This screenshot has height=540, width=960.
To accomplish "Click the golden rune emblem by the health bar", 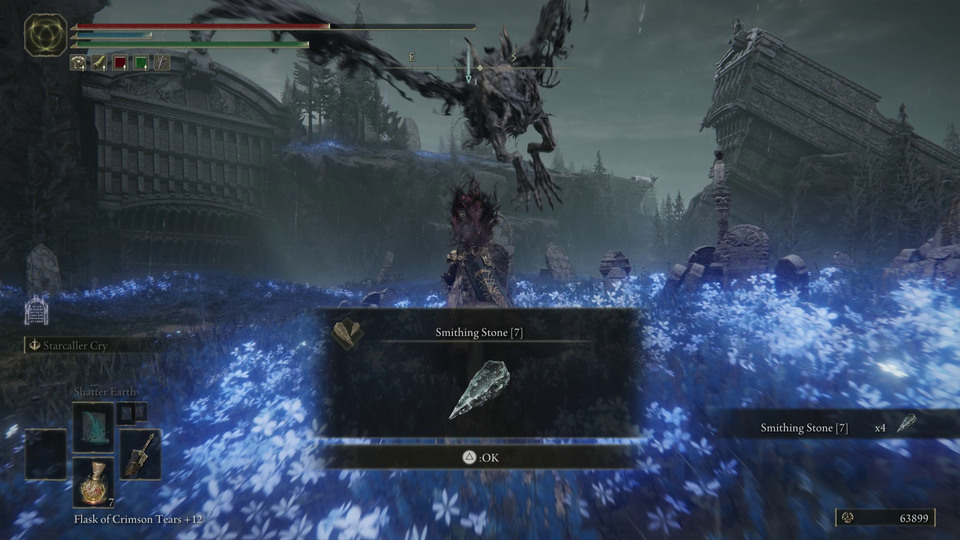I will [x=45, y=35].
